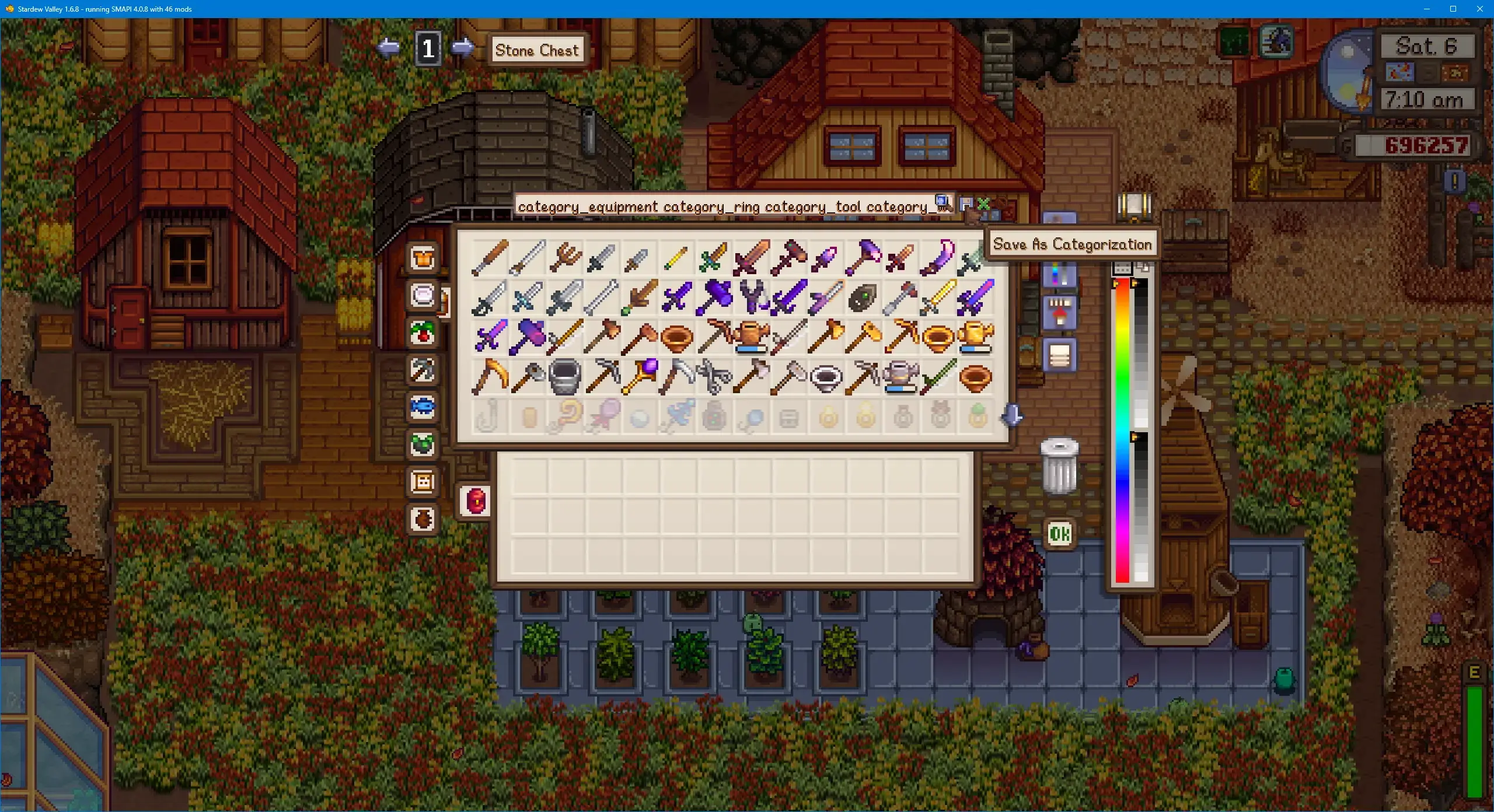Choose the orange shirt clothing category tab
This screenshot has width=1494, height=812.
tap(423, 258)
